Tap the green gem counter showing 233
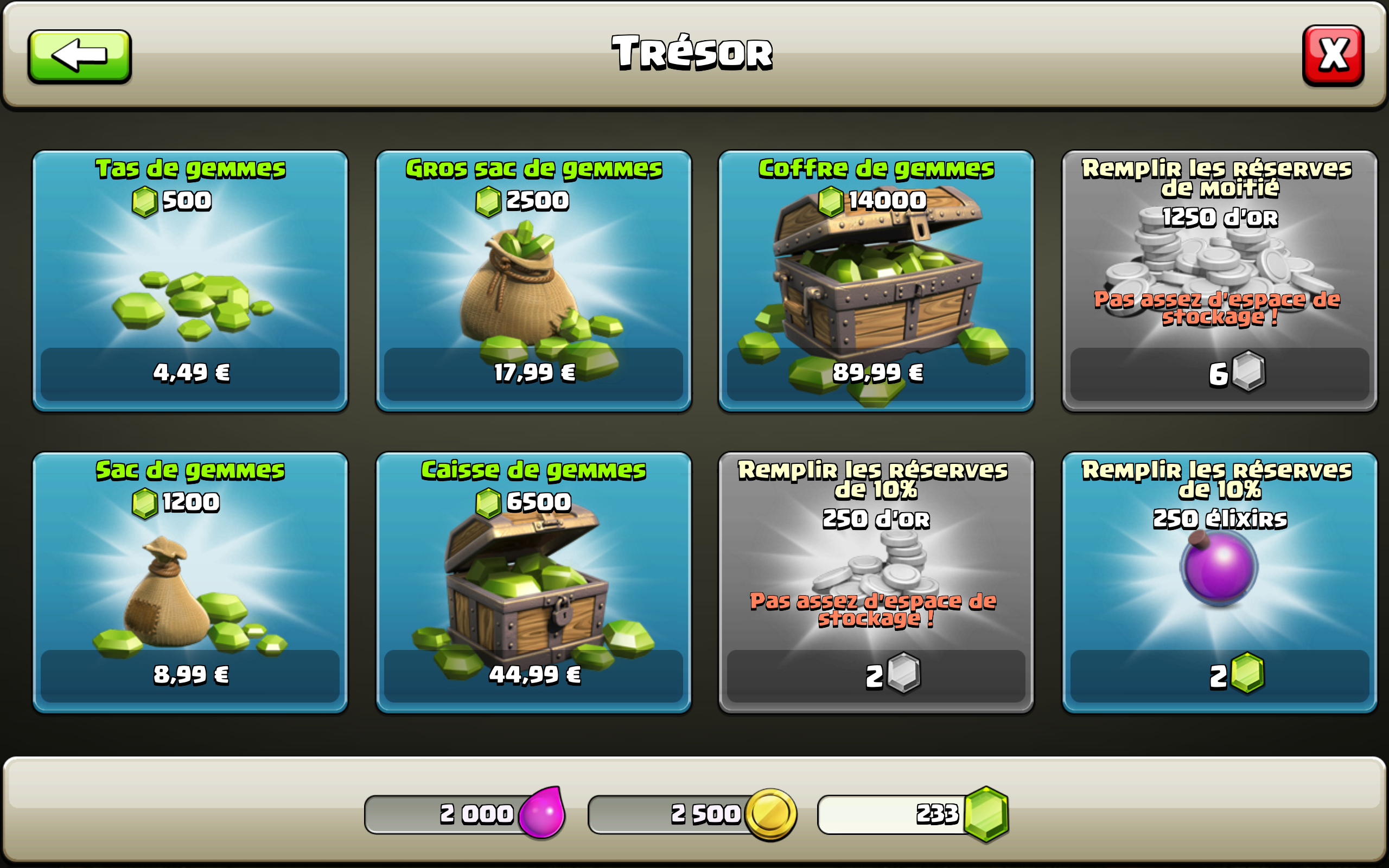The image size is (1389, 868). (913, 814)
